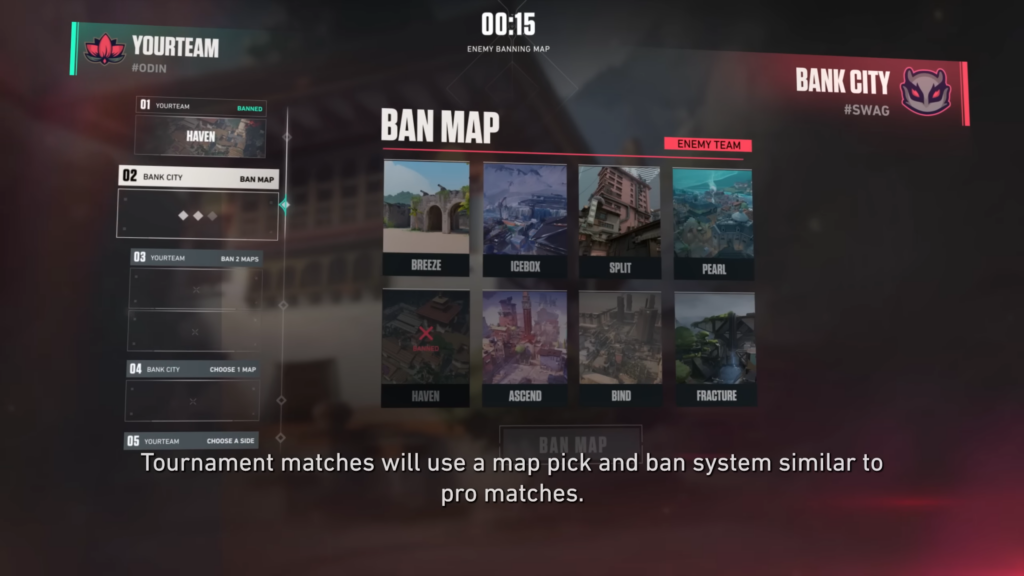Open step 01 banned Haven entry

pos(200,127)
